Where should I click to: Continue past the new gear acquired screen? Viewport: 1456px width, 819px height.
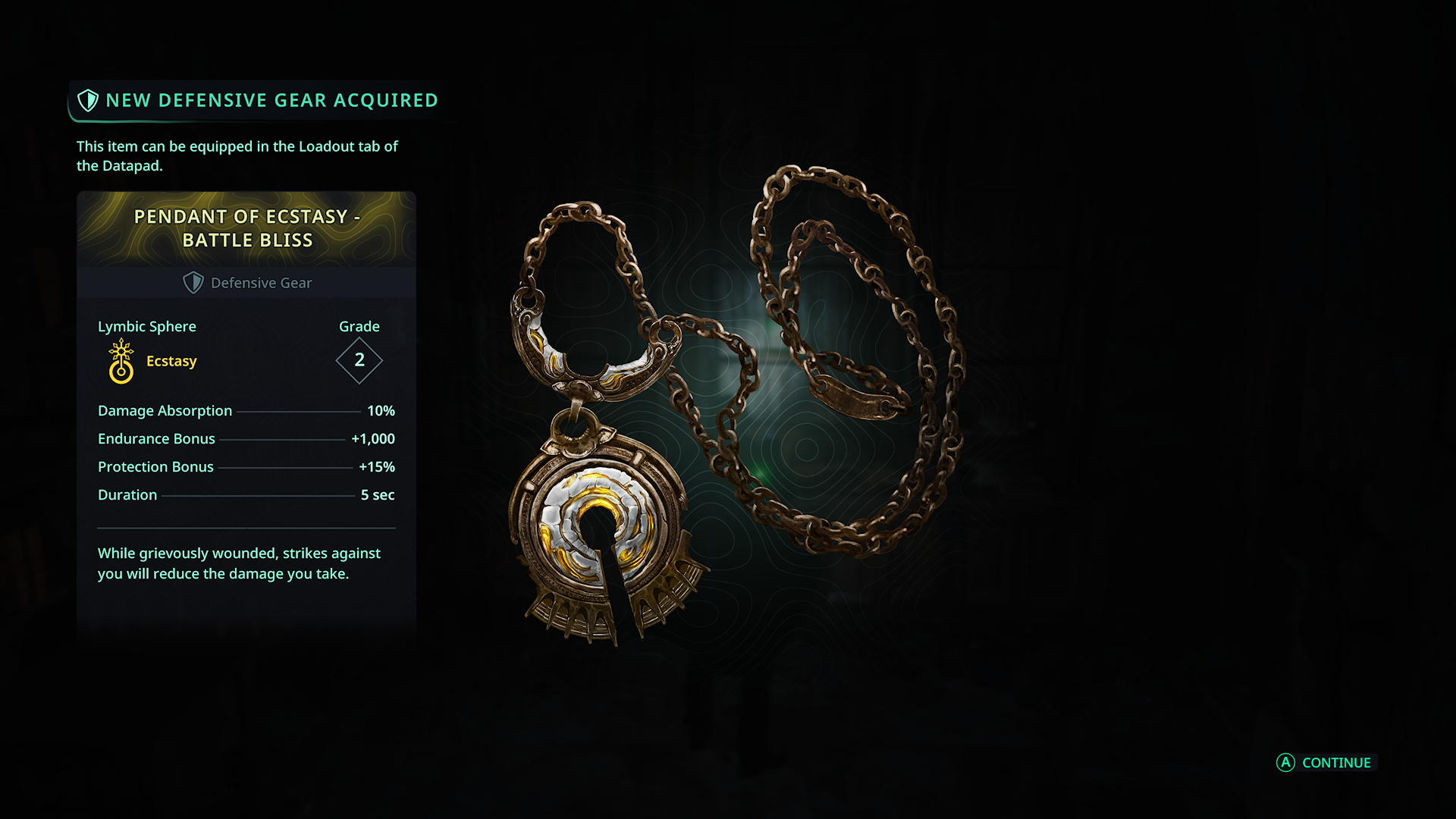[x=1326, y=763]
